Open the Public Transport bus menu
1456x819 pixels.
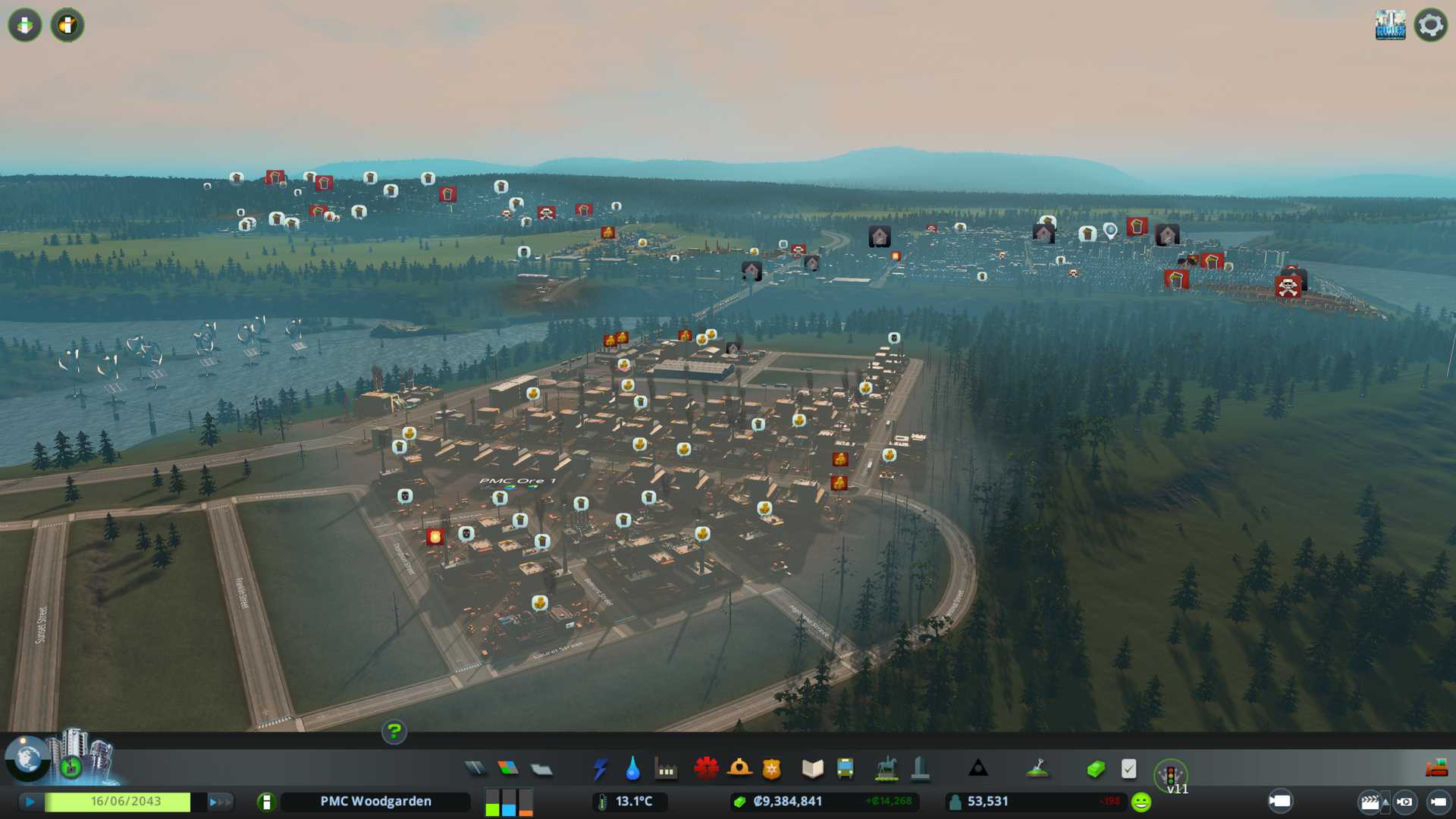pos(845,769)
